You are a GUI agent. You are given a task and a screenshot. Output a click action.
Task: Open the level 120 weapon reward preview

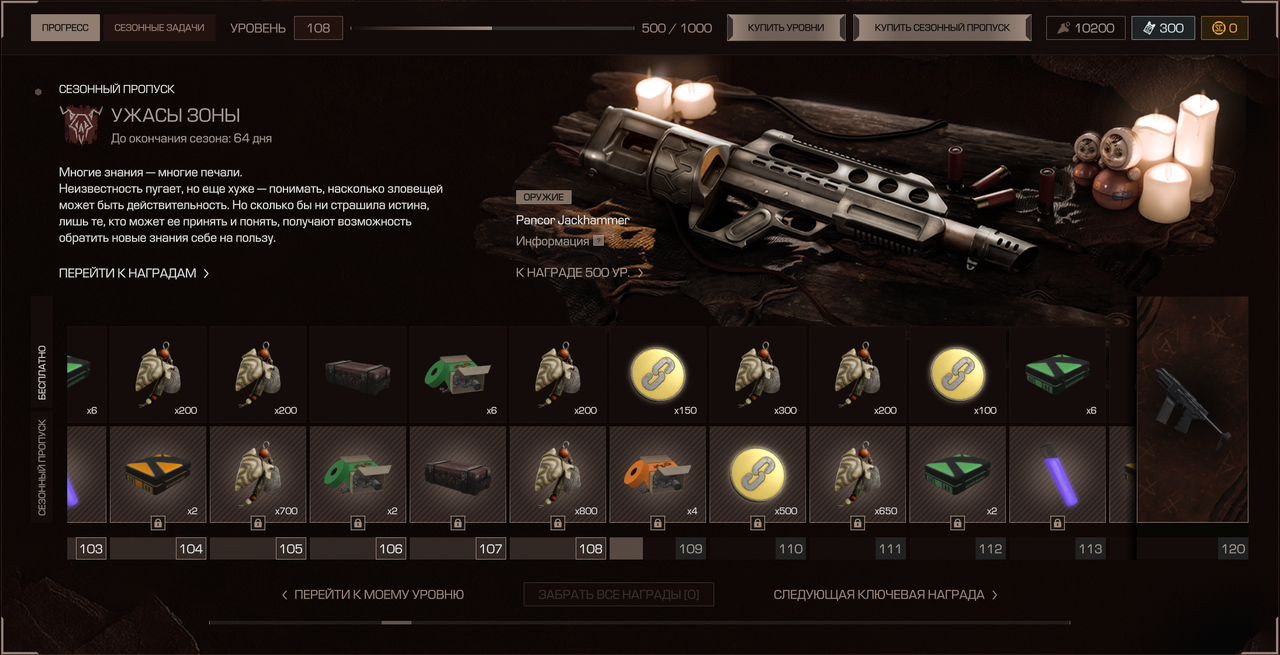tap(1192, 408)
